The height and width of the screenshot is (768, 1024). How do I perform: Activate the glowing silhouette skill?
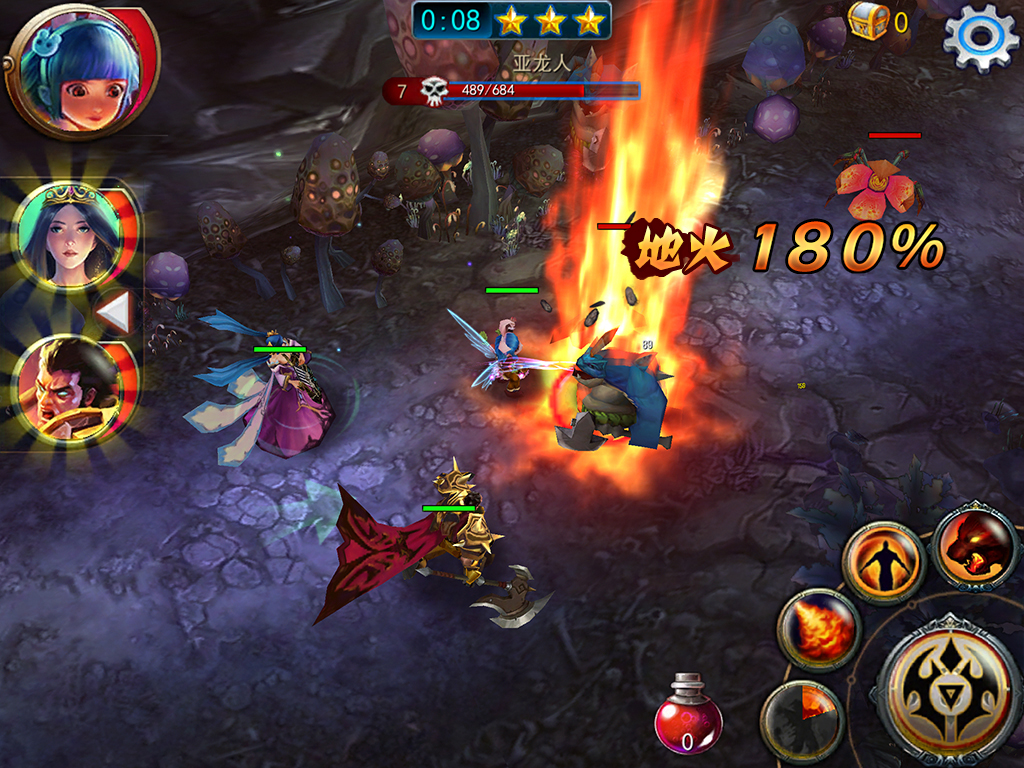coord(880,563)
